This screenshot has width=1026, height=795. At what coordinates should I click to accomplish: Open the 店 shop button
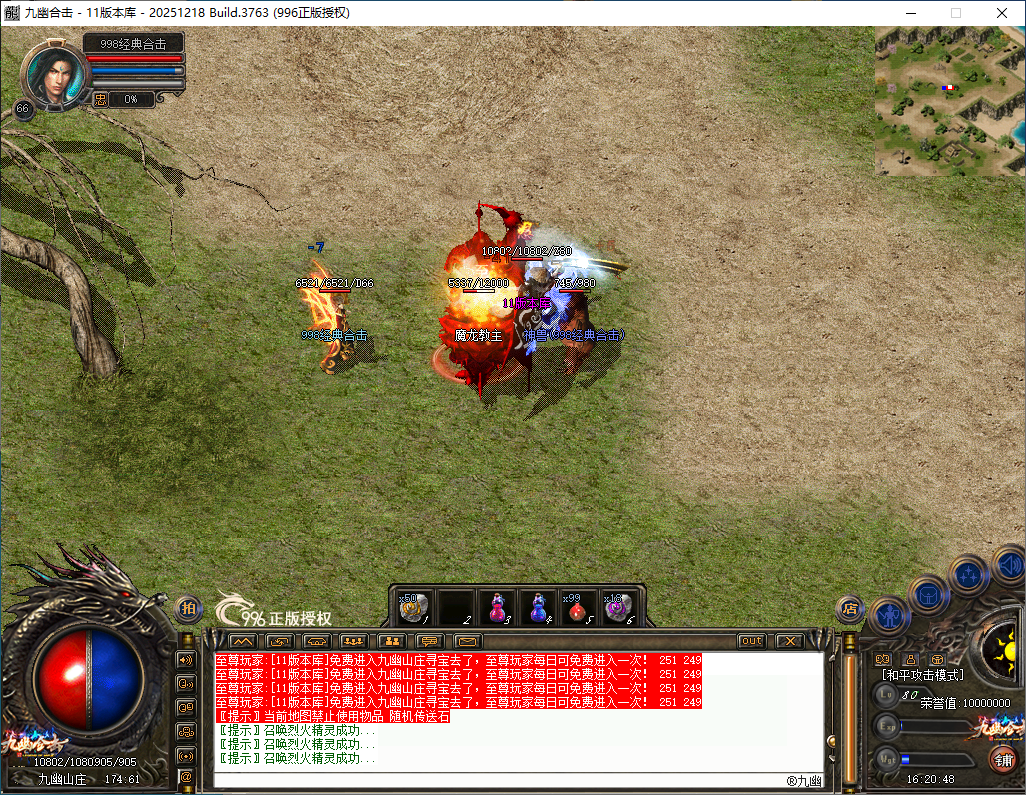850,608
